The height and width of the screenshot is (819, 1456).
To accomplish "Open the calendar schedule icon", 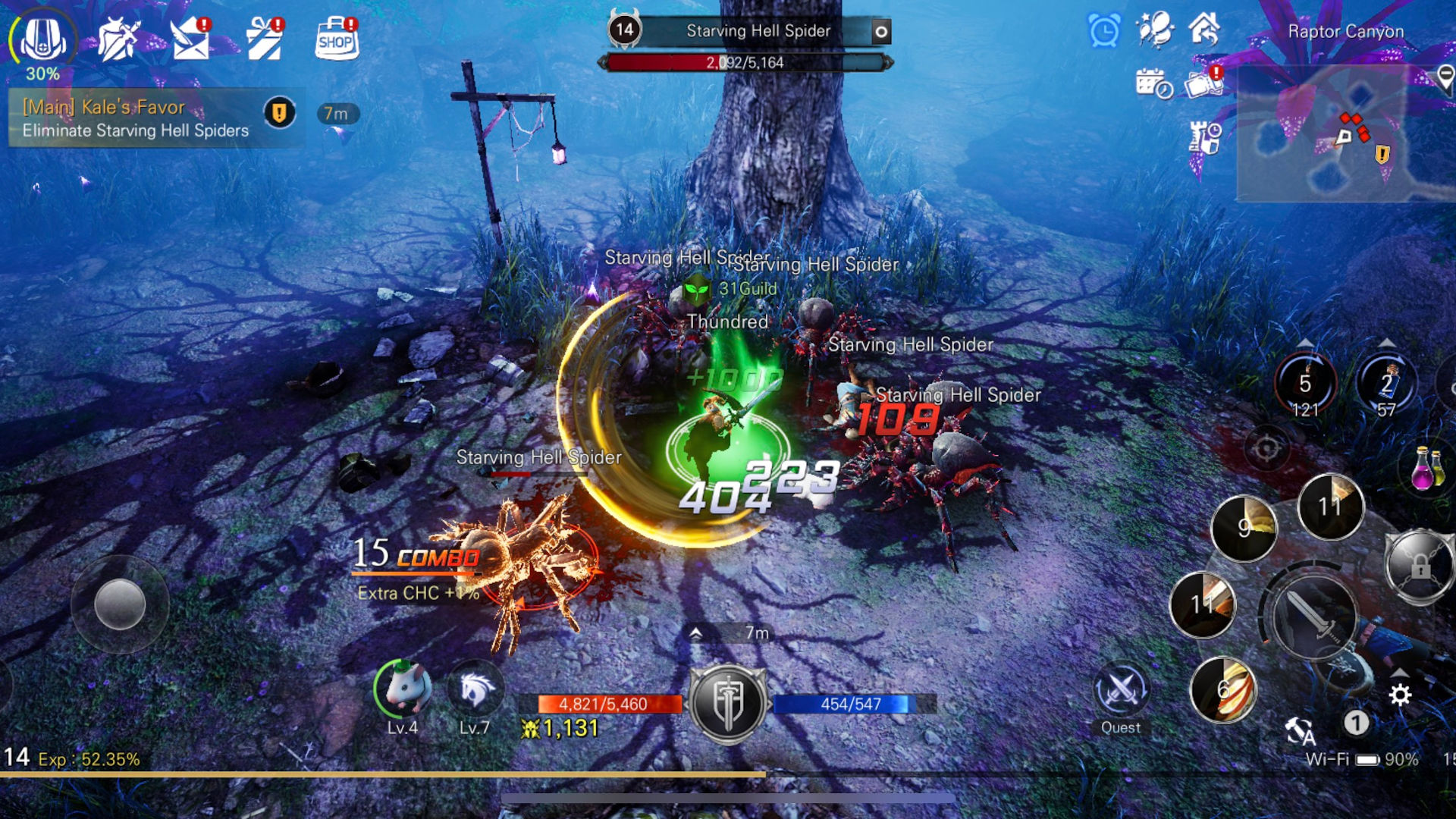I will click(1153, 83).
